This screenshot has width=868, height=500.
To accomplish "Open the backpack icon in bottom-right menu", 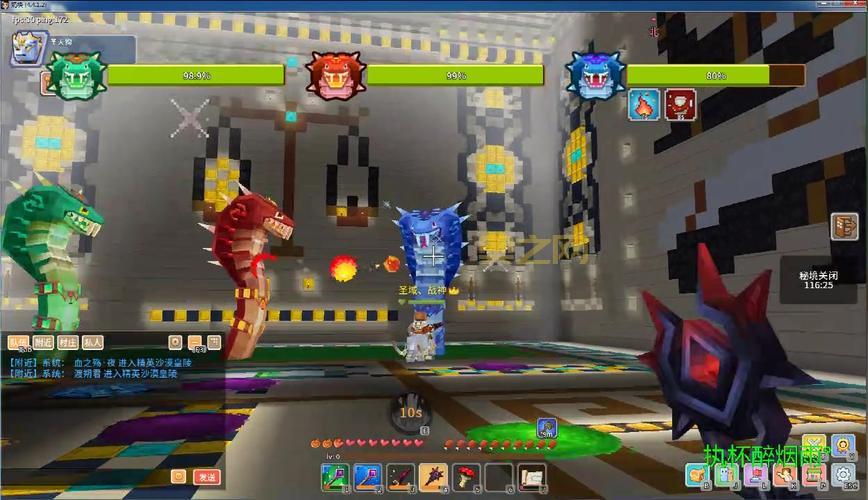I will click(697, 474).
